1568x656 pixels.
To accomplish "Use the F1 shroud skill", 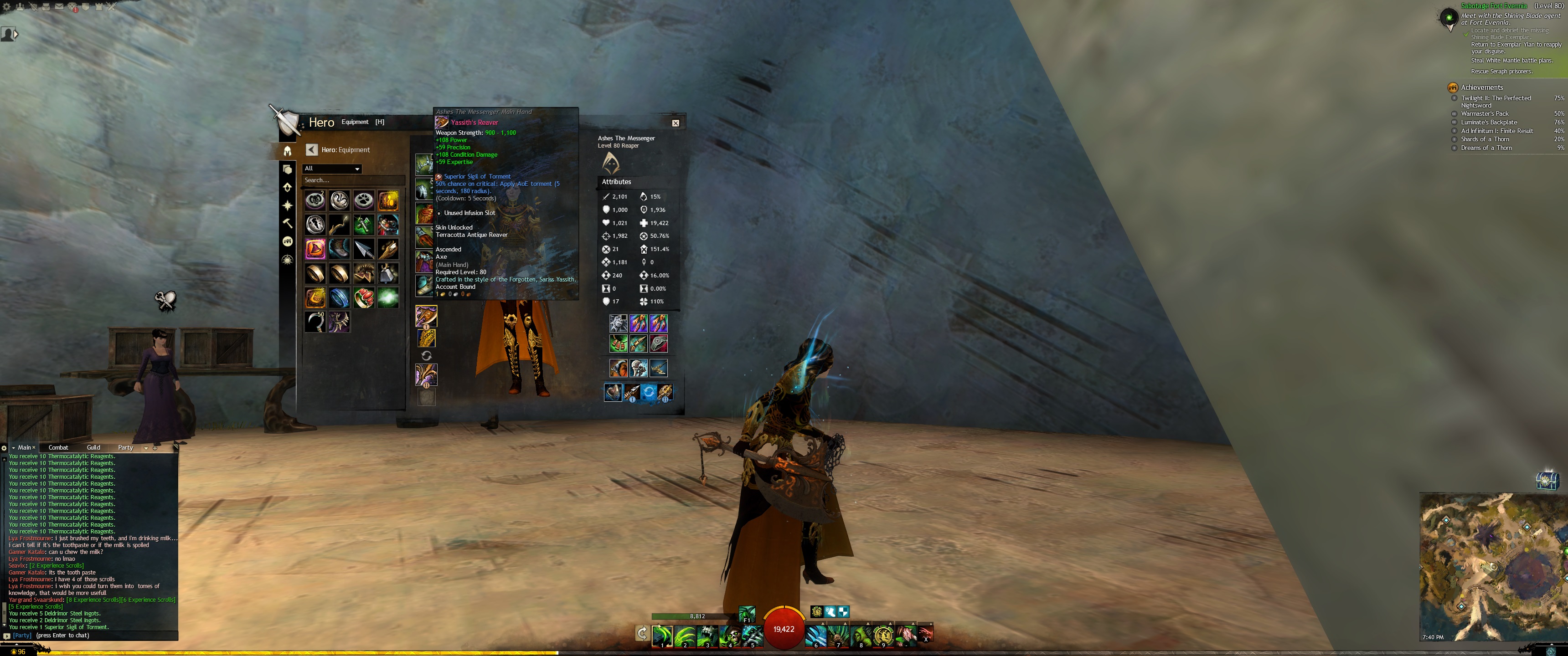I will pyautogui.click(x=747, y=613).
